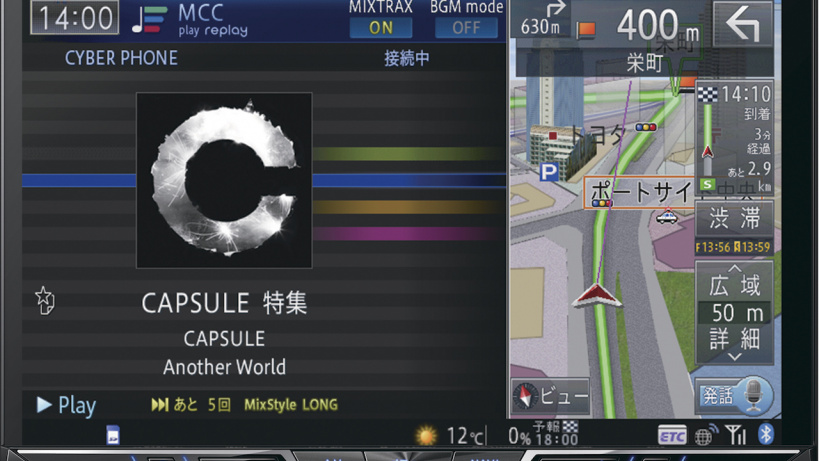The height and width of the screenshot is (461, 819).
Task: Select the CAPSULE album artwork
Action: click(224, 180)
